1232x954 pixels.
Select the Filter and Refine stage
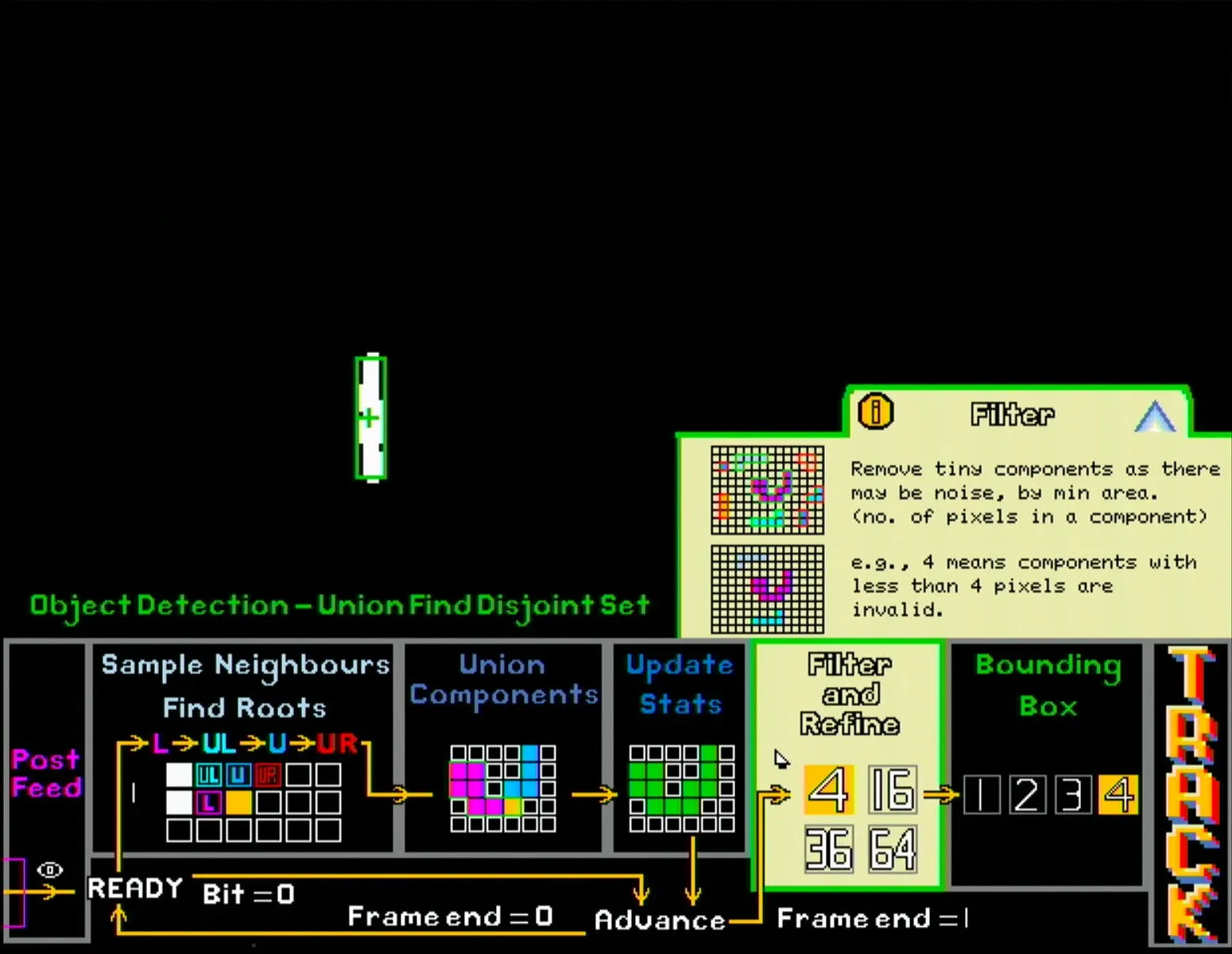[849, 694]
